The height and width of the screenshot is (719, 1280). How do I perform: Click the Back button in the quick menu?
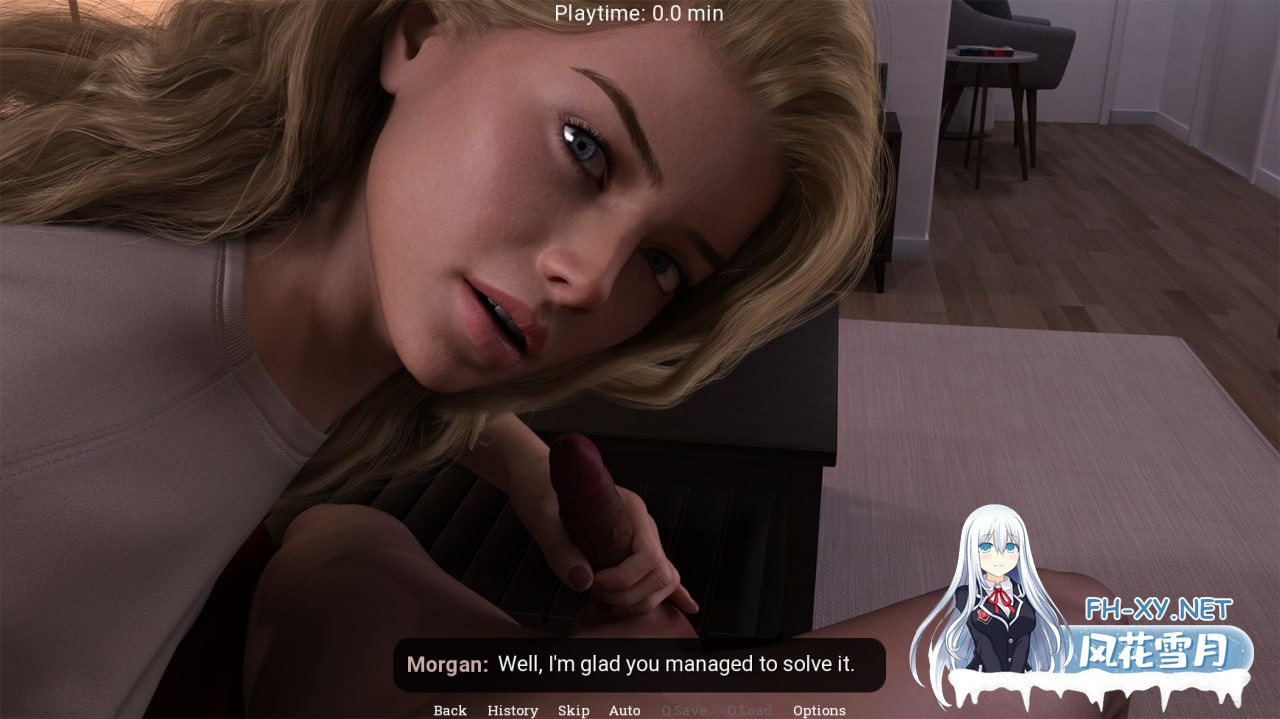pyautogui.click(x=450, y=710)
